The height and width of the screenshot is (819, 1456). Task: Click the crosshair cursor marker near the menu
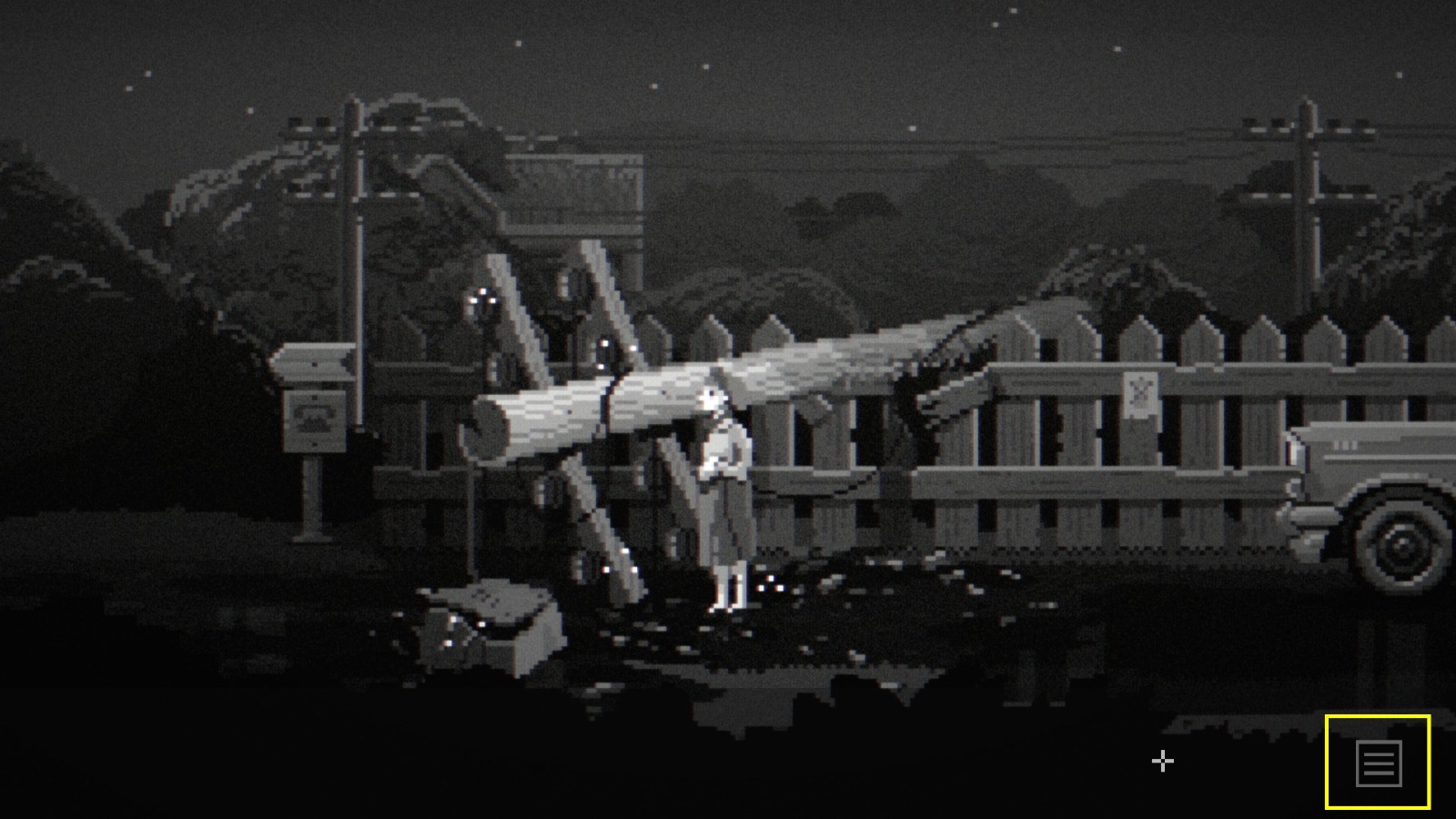tap(1162, 761)
